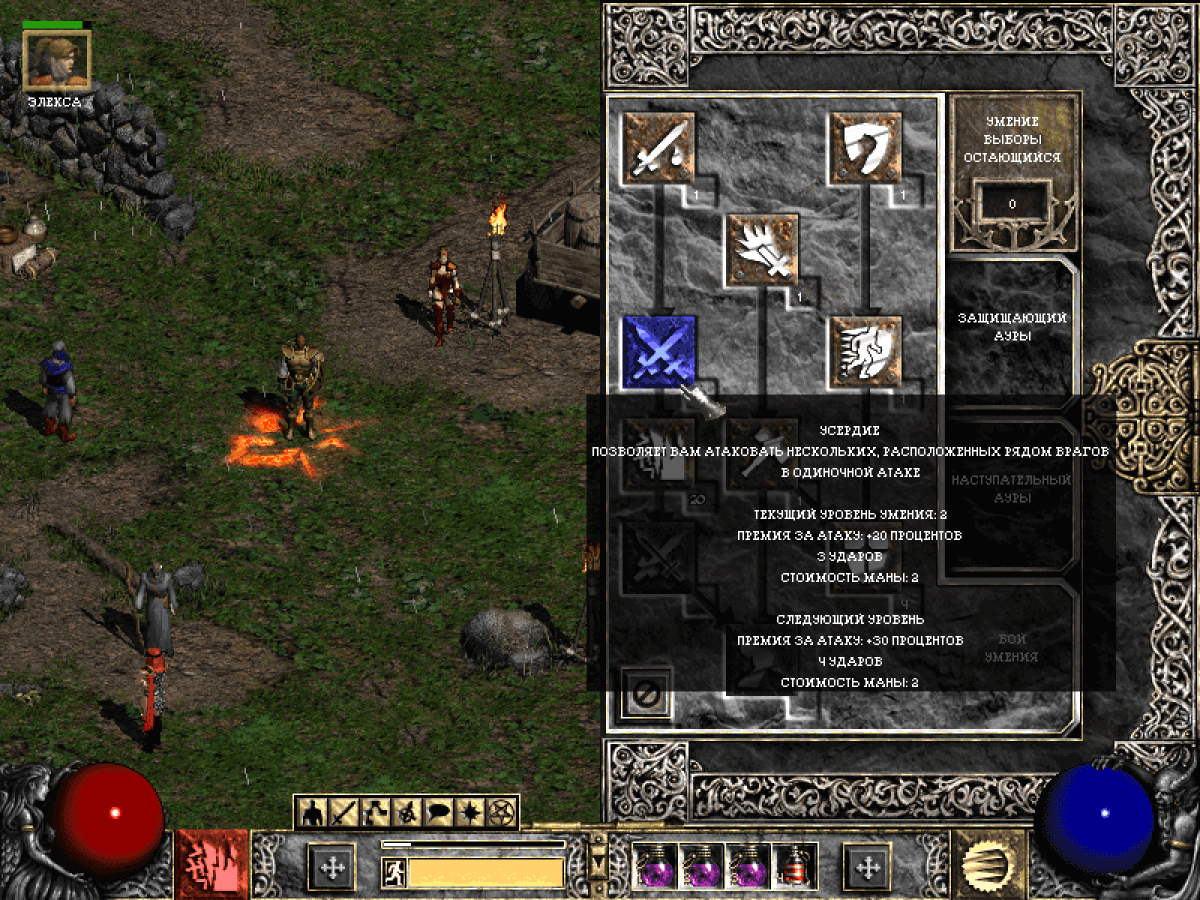Click the Holy Bolt skill icon
This screenshot has width=1200, height=900.
[x=763, y=250]
